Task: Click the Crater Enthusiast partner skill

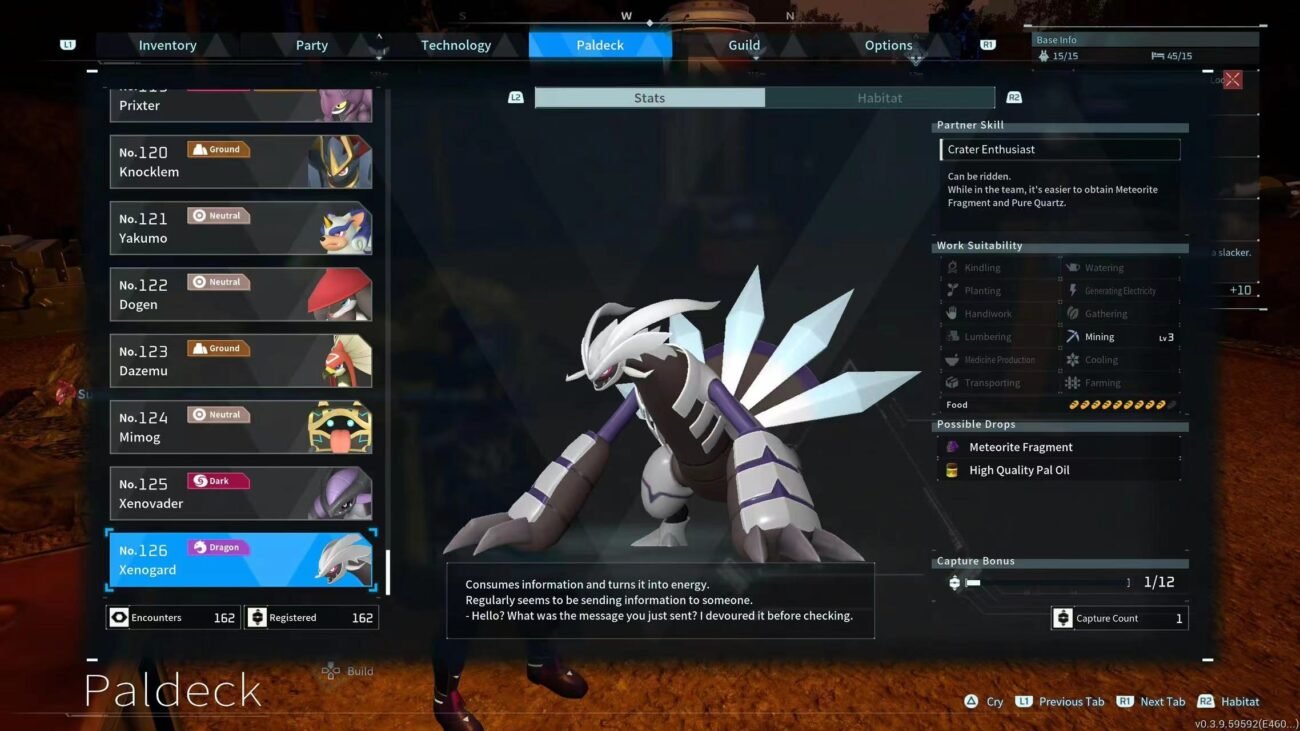Action: pyautogui.click(x=1060, y=150)
